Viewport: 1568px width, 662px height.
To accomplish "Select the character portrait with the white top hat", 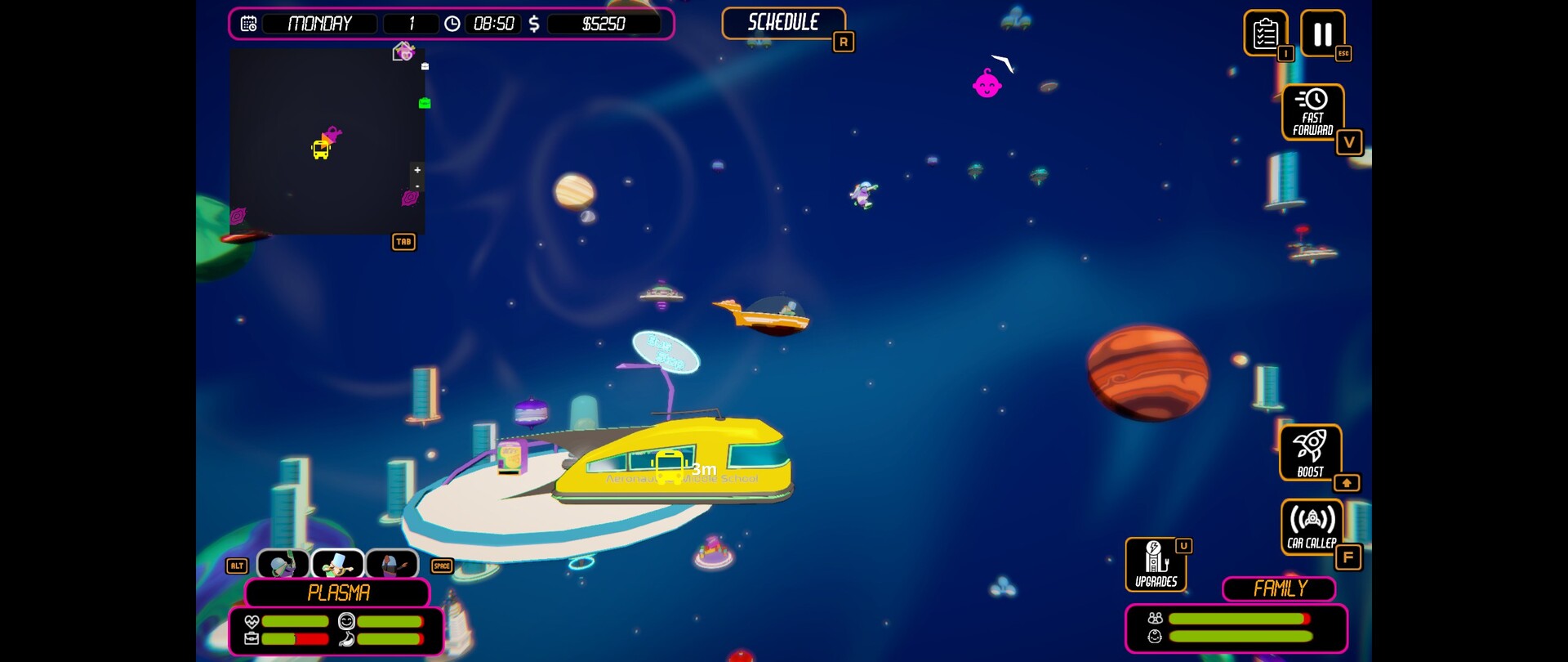I will (337, 564).
